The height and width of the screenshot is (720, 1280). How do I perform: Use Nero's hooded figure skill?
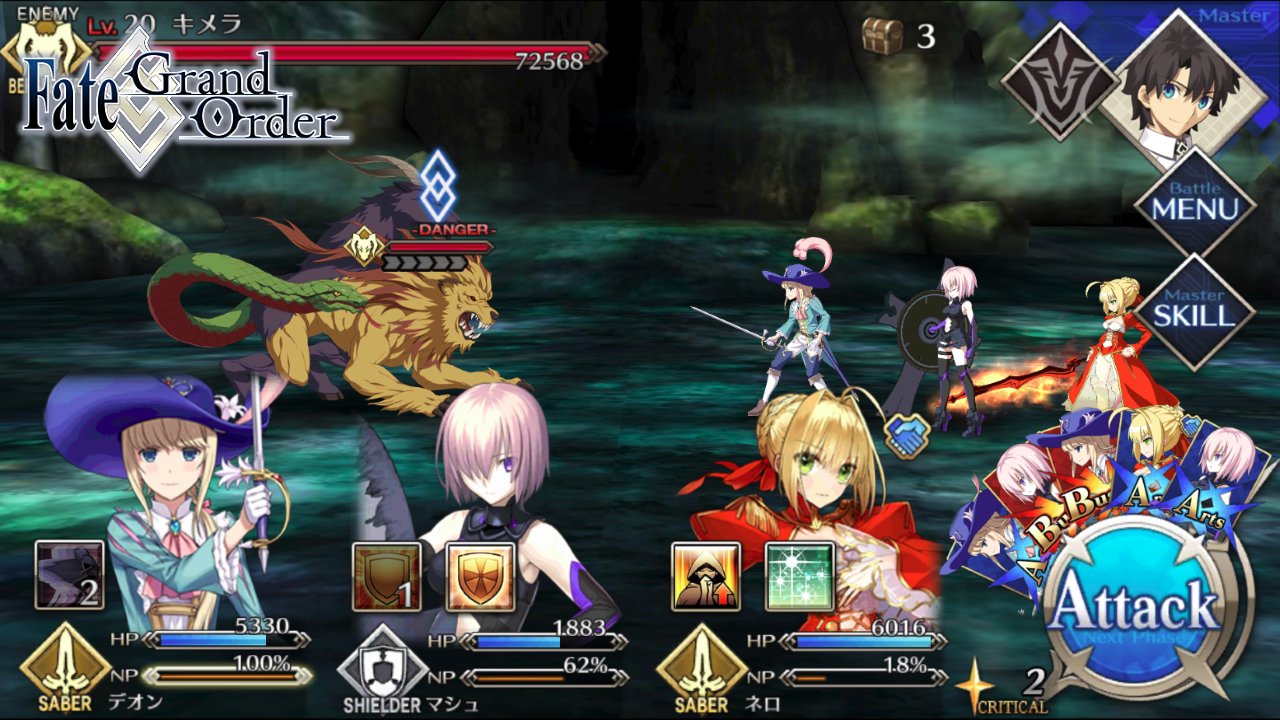point(705,576)
